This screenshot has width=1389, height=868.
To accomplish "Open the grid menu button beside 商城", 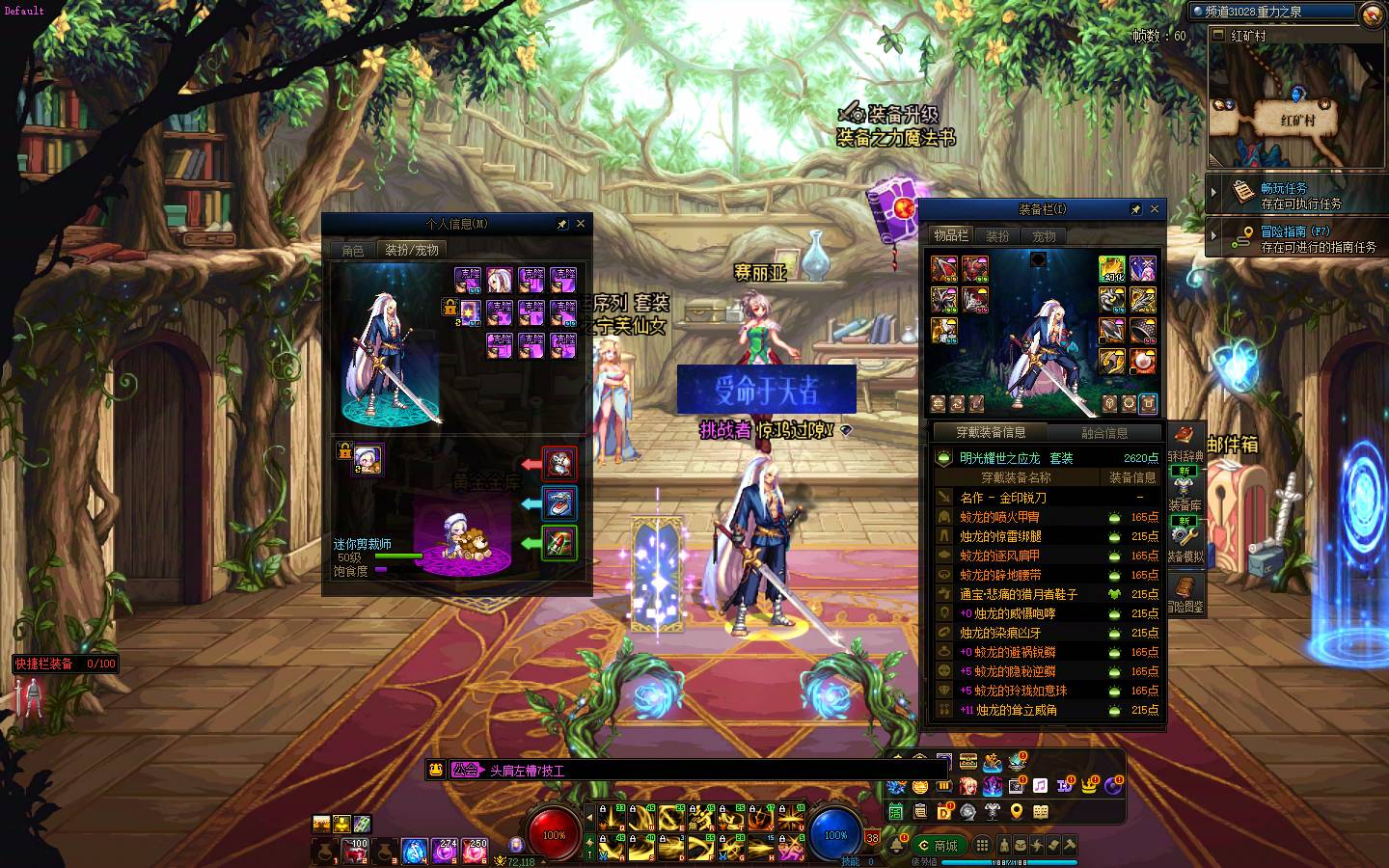I will [x=982, y=846].
